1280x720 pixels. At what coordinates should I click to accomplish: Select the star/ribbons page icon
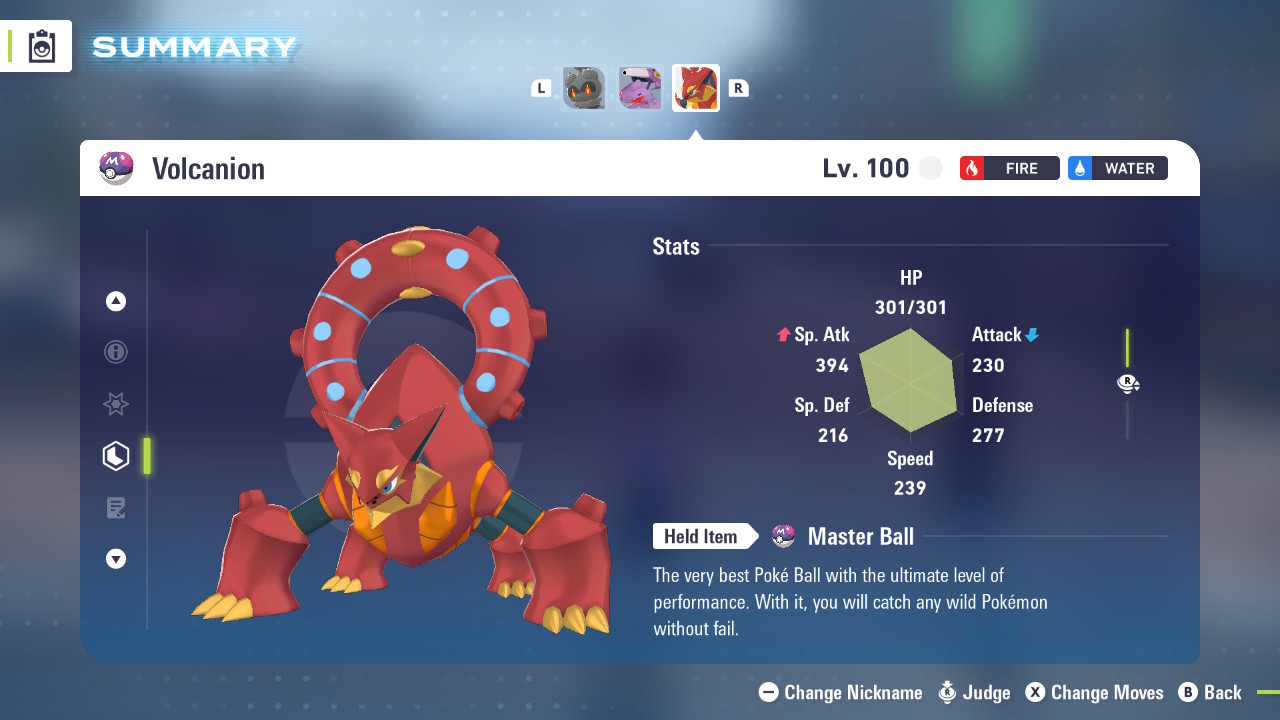click(116, 404)
